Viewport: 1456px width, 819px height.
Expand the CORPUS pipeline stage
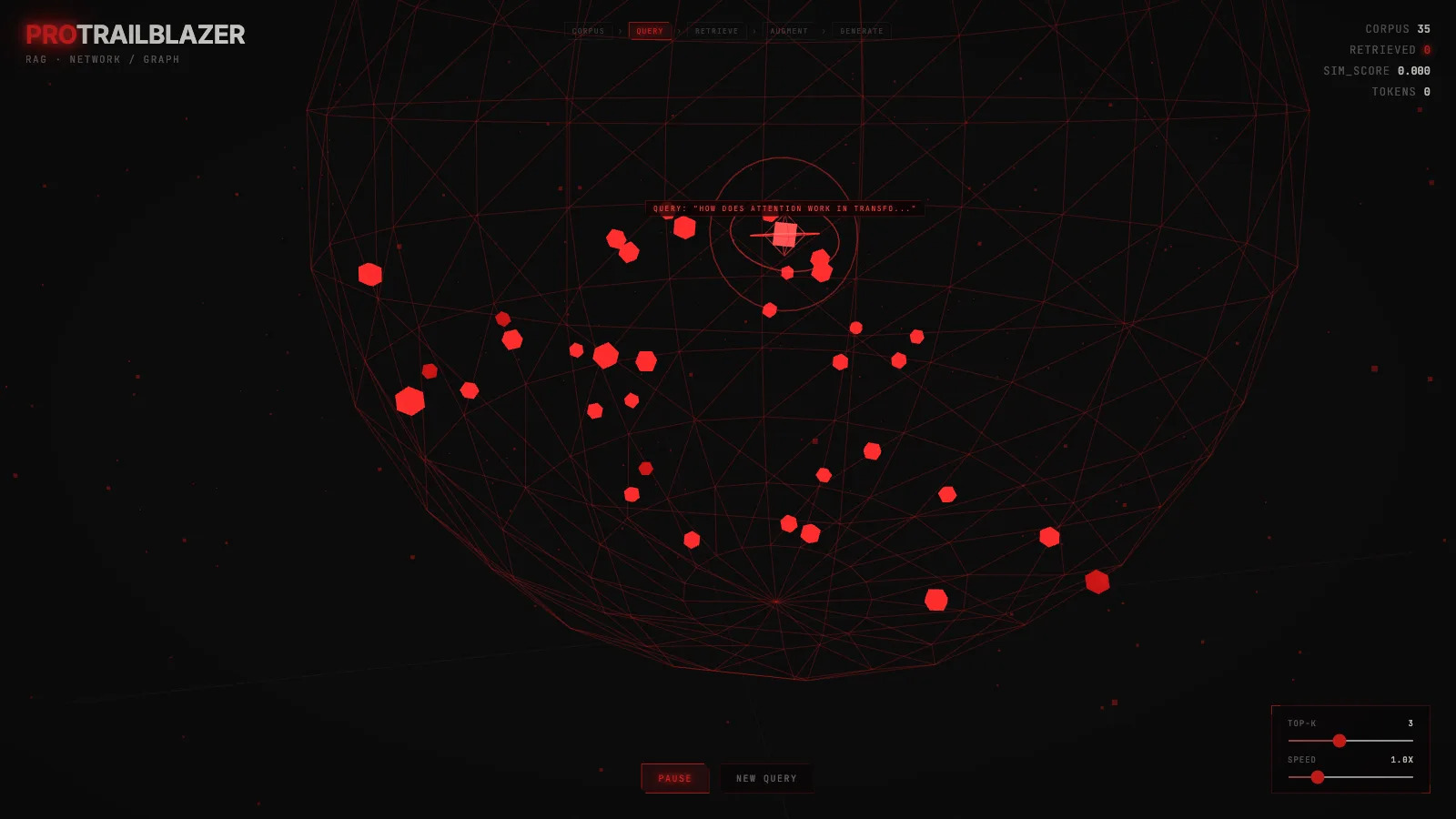(588, 30)
